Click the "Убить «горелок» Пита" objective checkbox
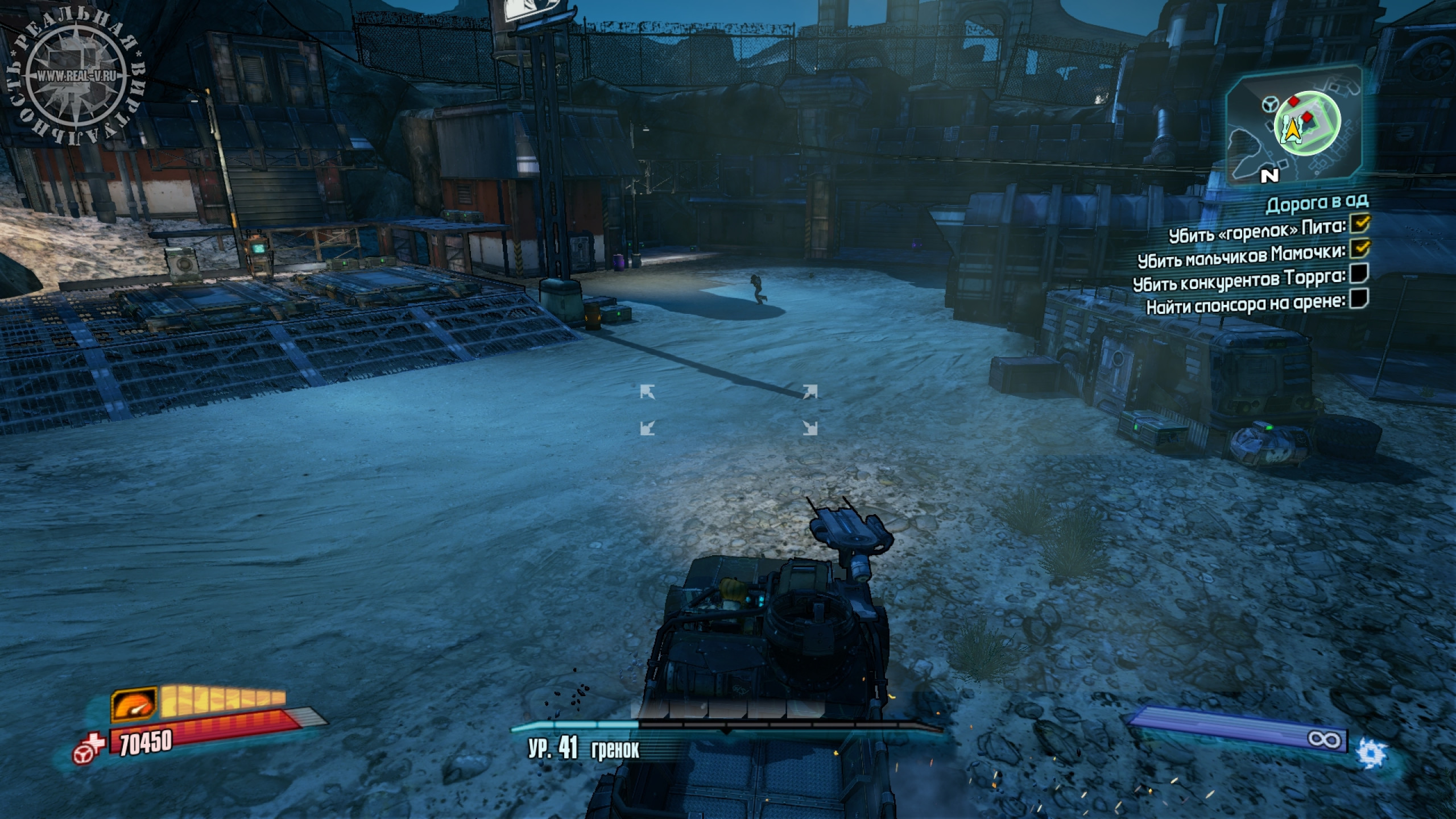 point(1359,224)
